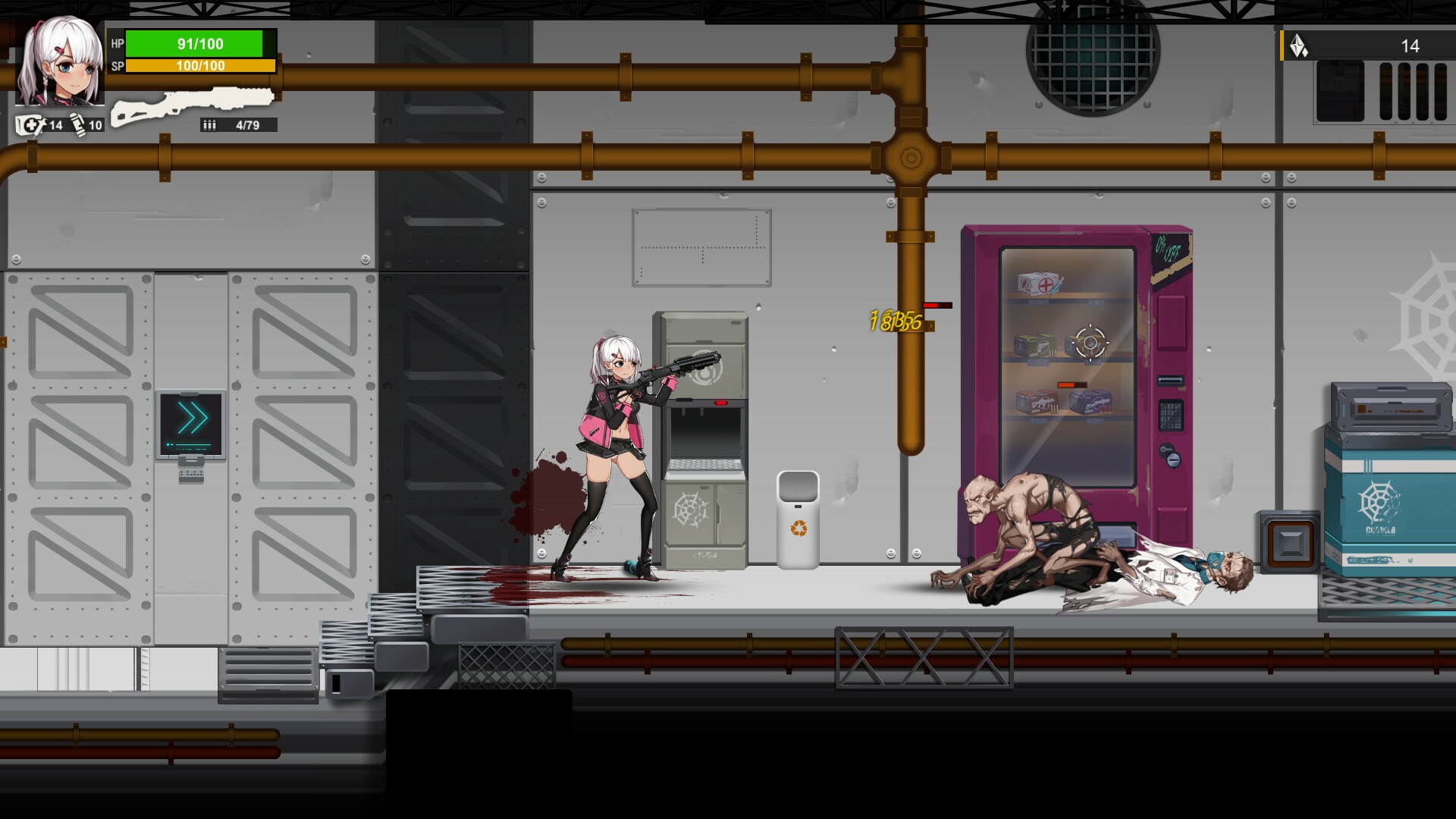Click the HP bar showing 91/100

(x=199, y=44)
